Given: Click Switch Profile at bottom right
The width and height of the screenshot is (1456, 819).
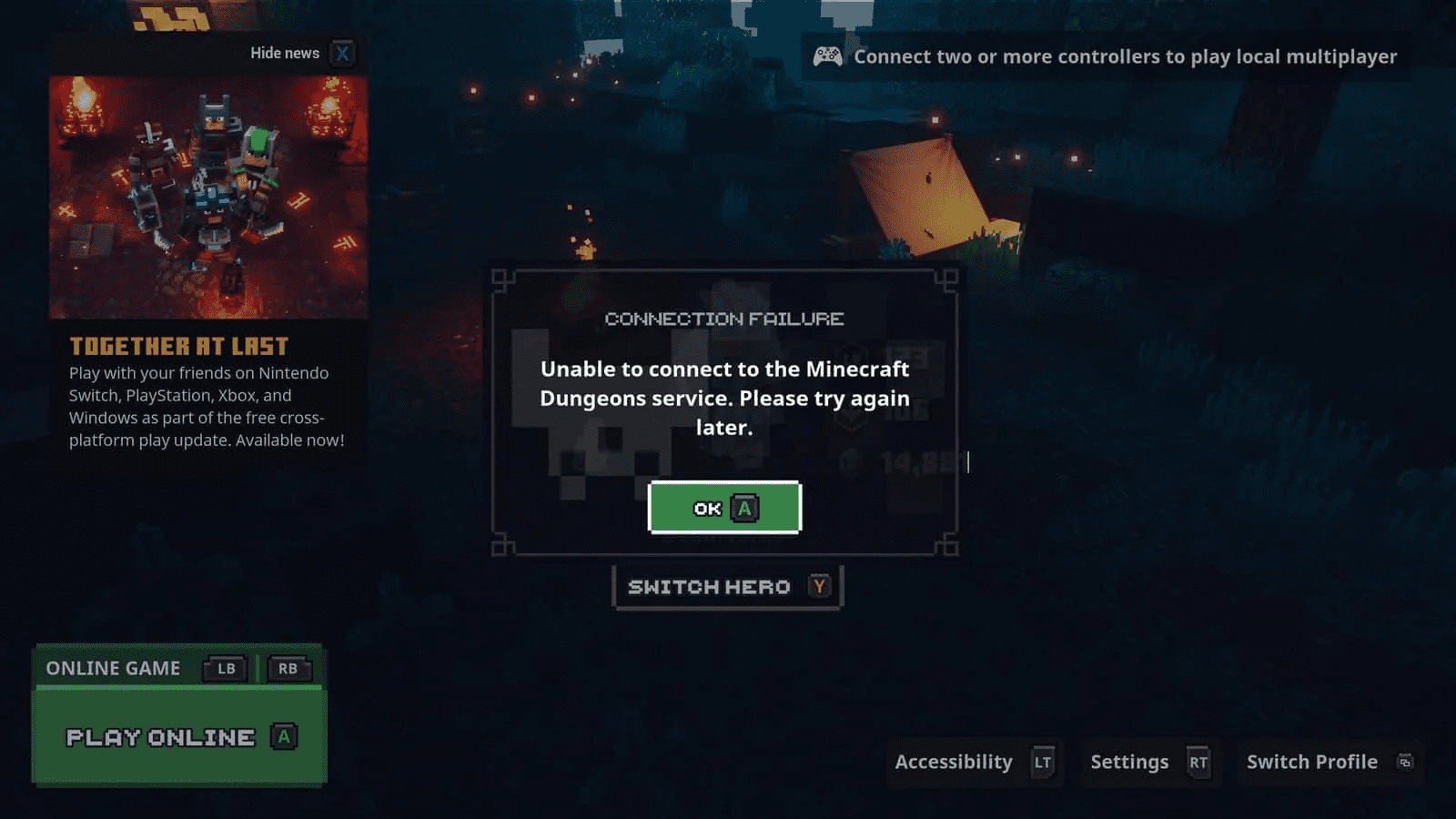Looking at the screenshot, I should [x=1311, y=762].
